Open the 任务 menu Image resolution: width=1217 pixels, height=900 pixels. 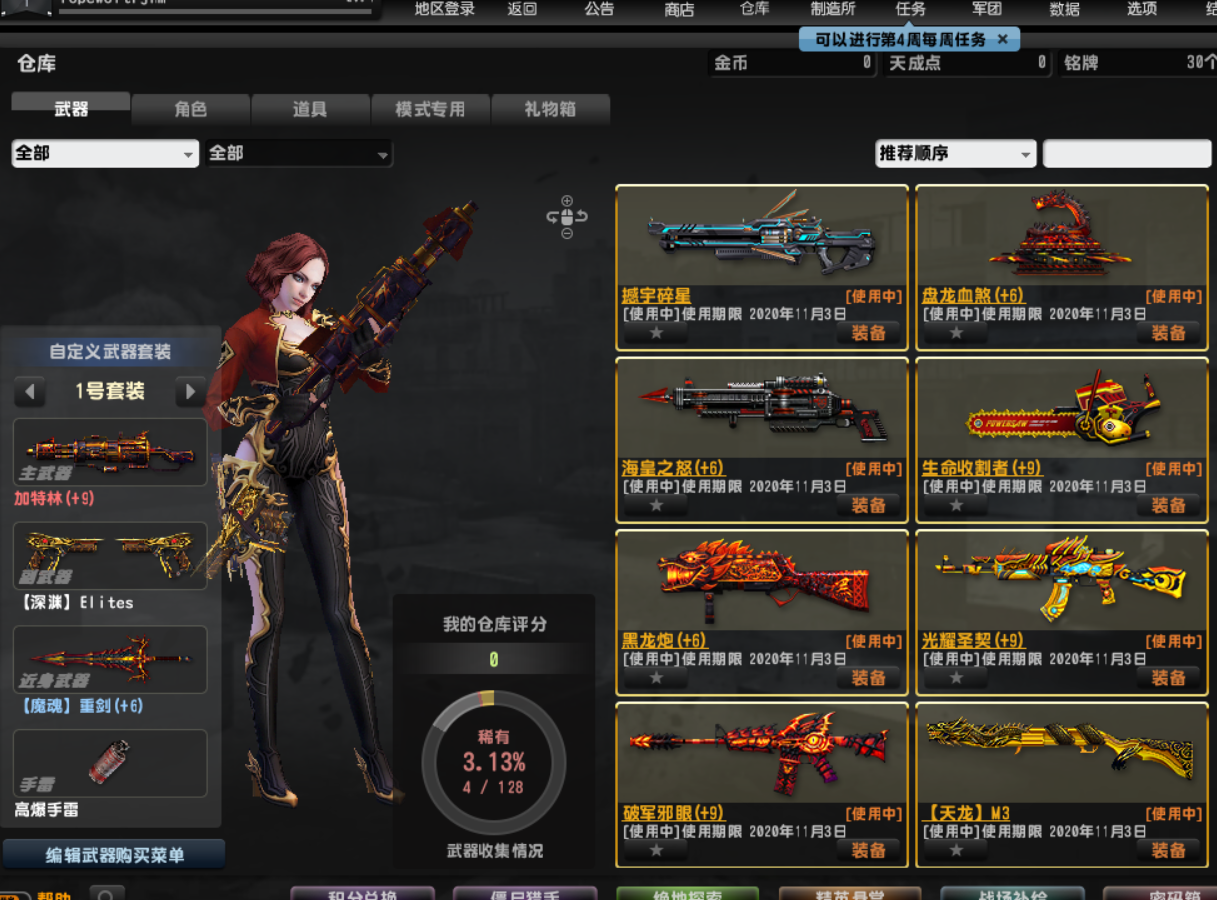tap(911, 9)
